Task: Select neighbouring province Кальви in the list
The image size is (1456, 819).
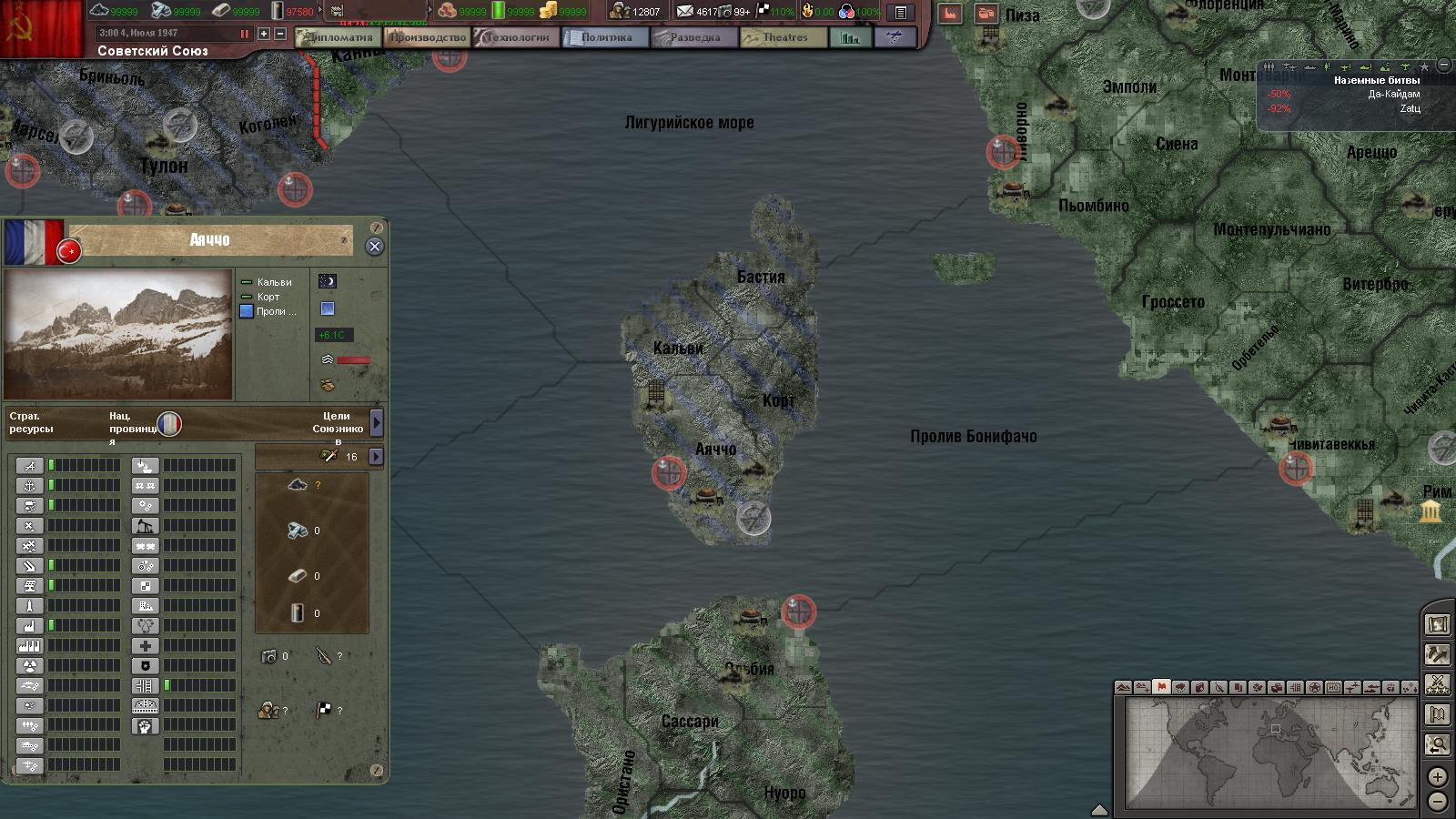Action: [273, 282]
